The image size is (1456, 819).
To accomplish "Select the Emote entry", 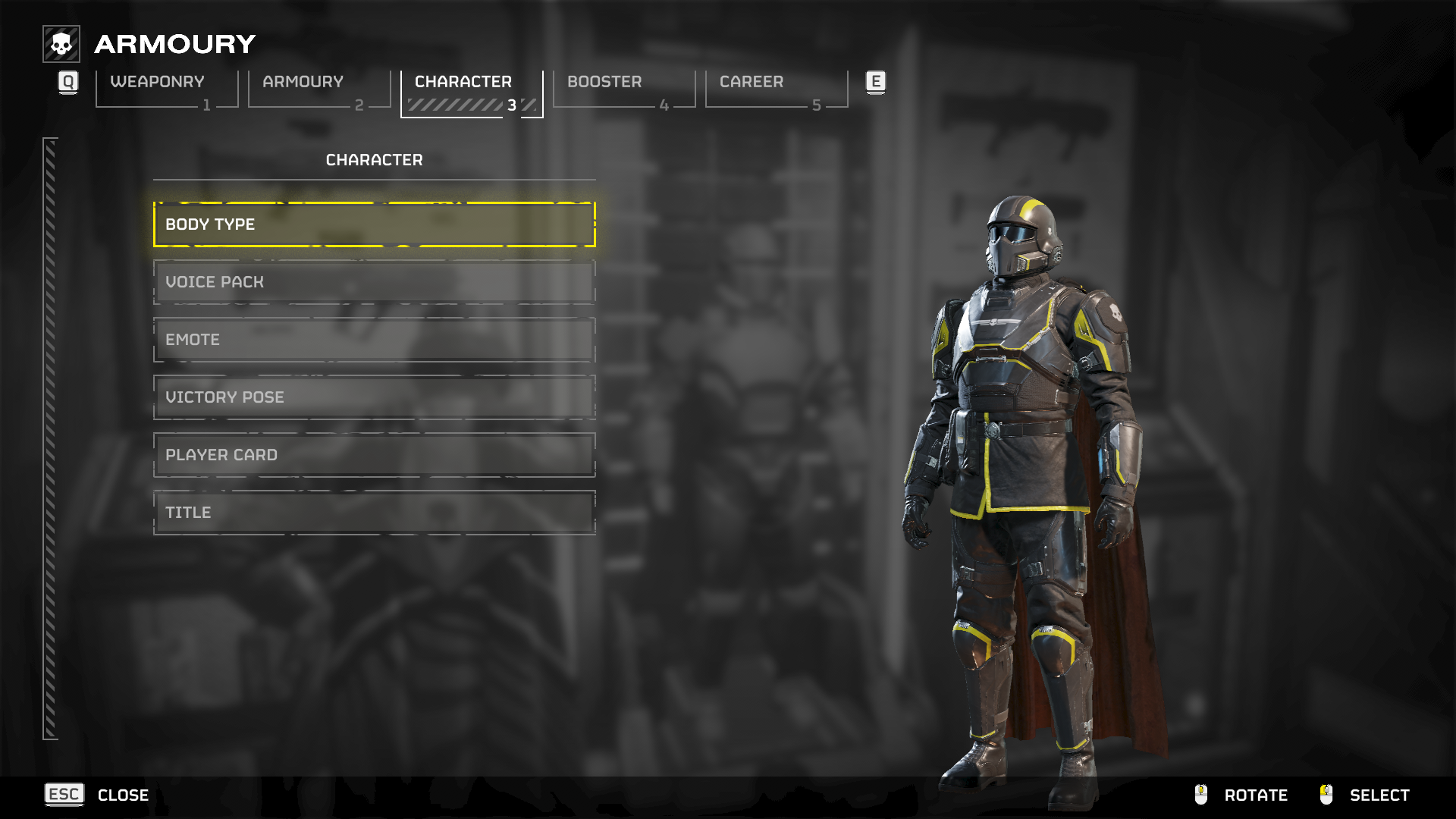I will (374, 340).
